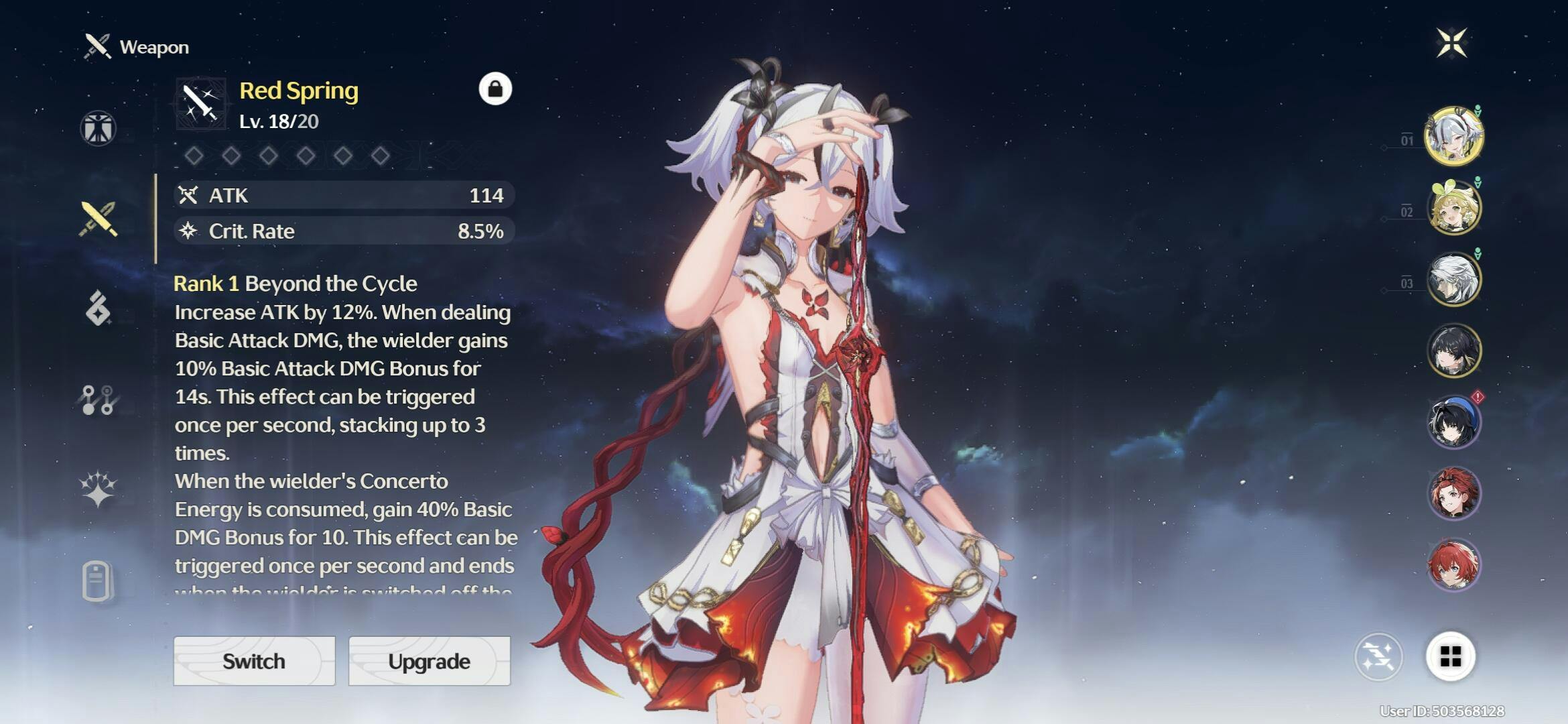This screenshot has height=724, width=1568.
Task: Pick the black-haired character portrait
Action: tap(1453, 351)
